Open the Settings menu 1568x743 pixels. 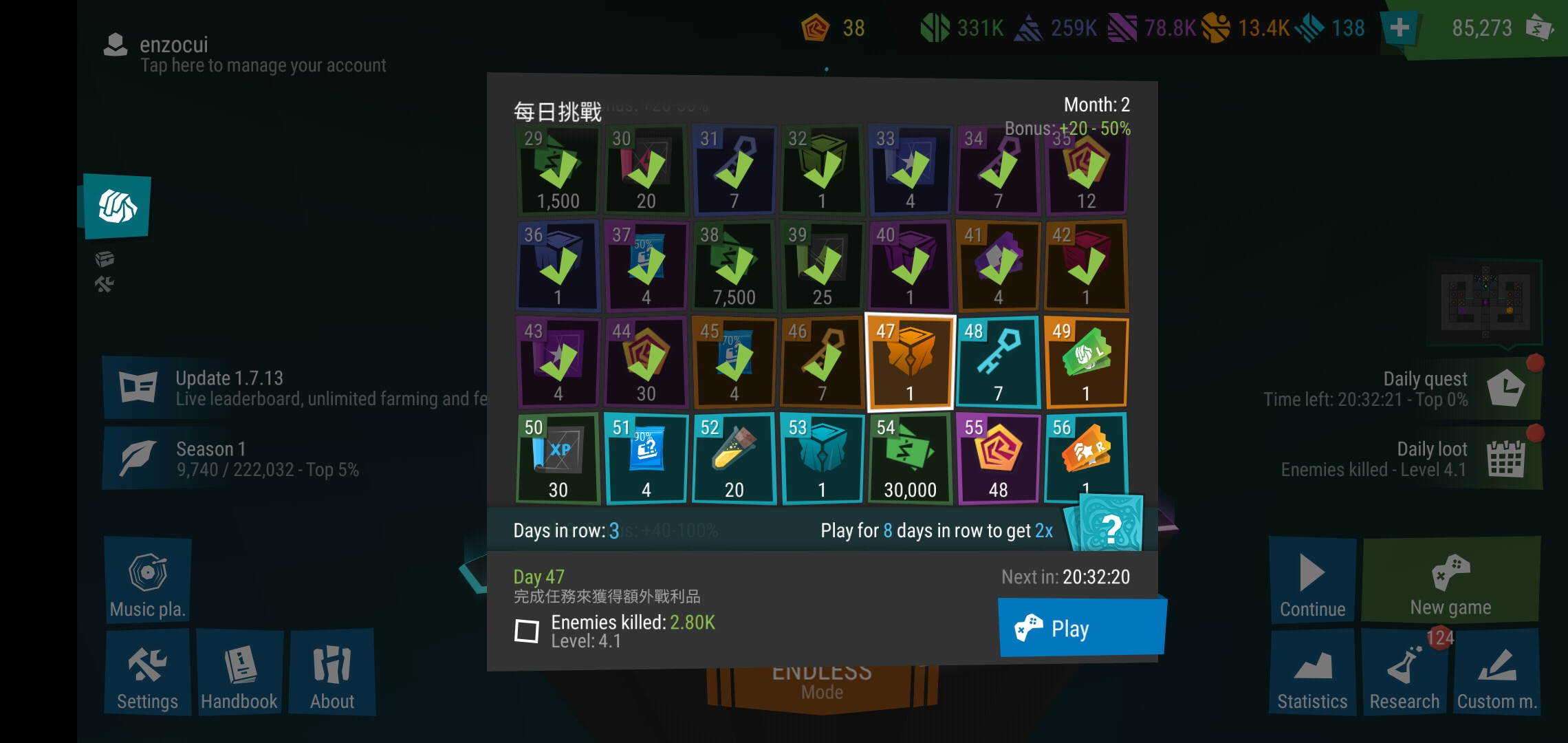[x=147, y=674]
